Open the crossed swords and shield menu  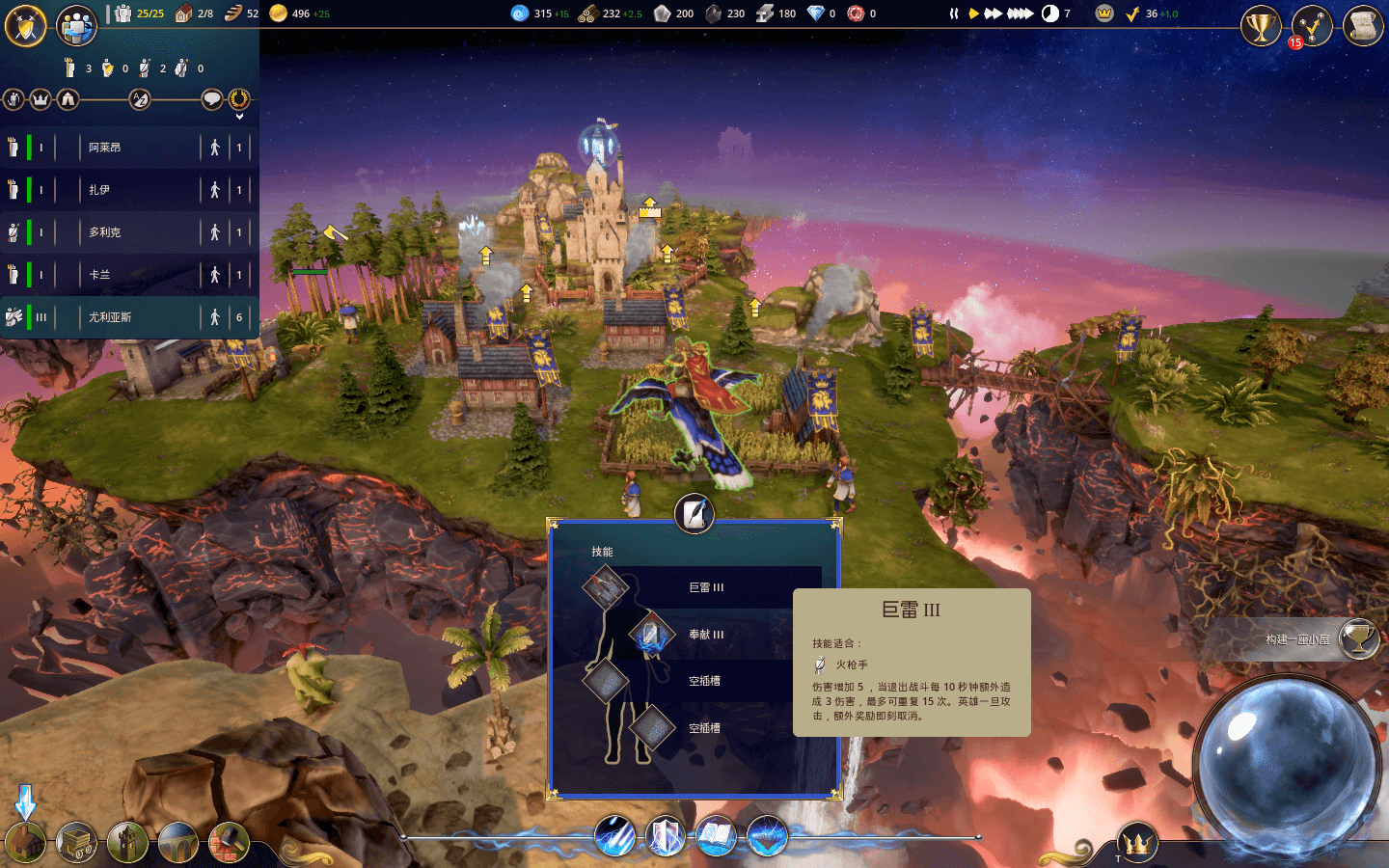pyautogui.click(x=26, y=26)
